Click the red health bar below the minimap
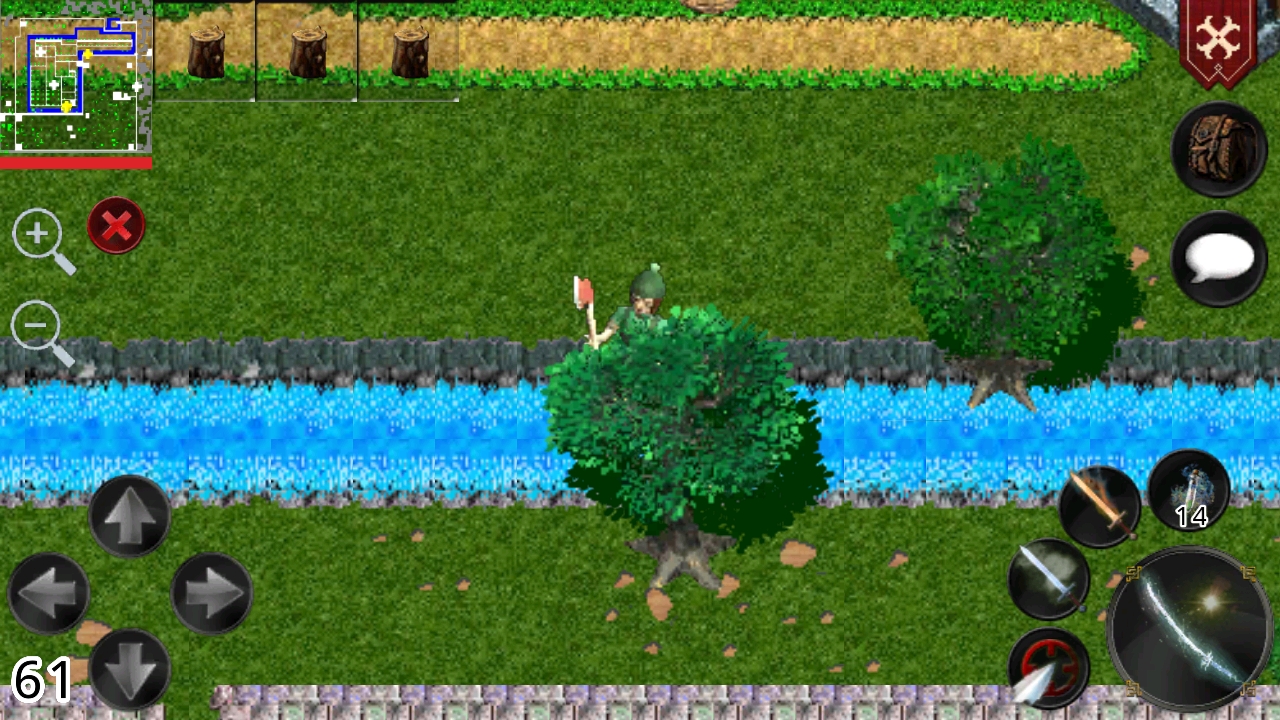The width and height of the screenshot is (1280, 720). 75,166
